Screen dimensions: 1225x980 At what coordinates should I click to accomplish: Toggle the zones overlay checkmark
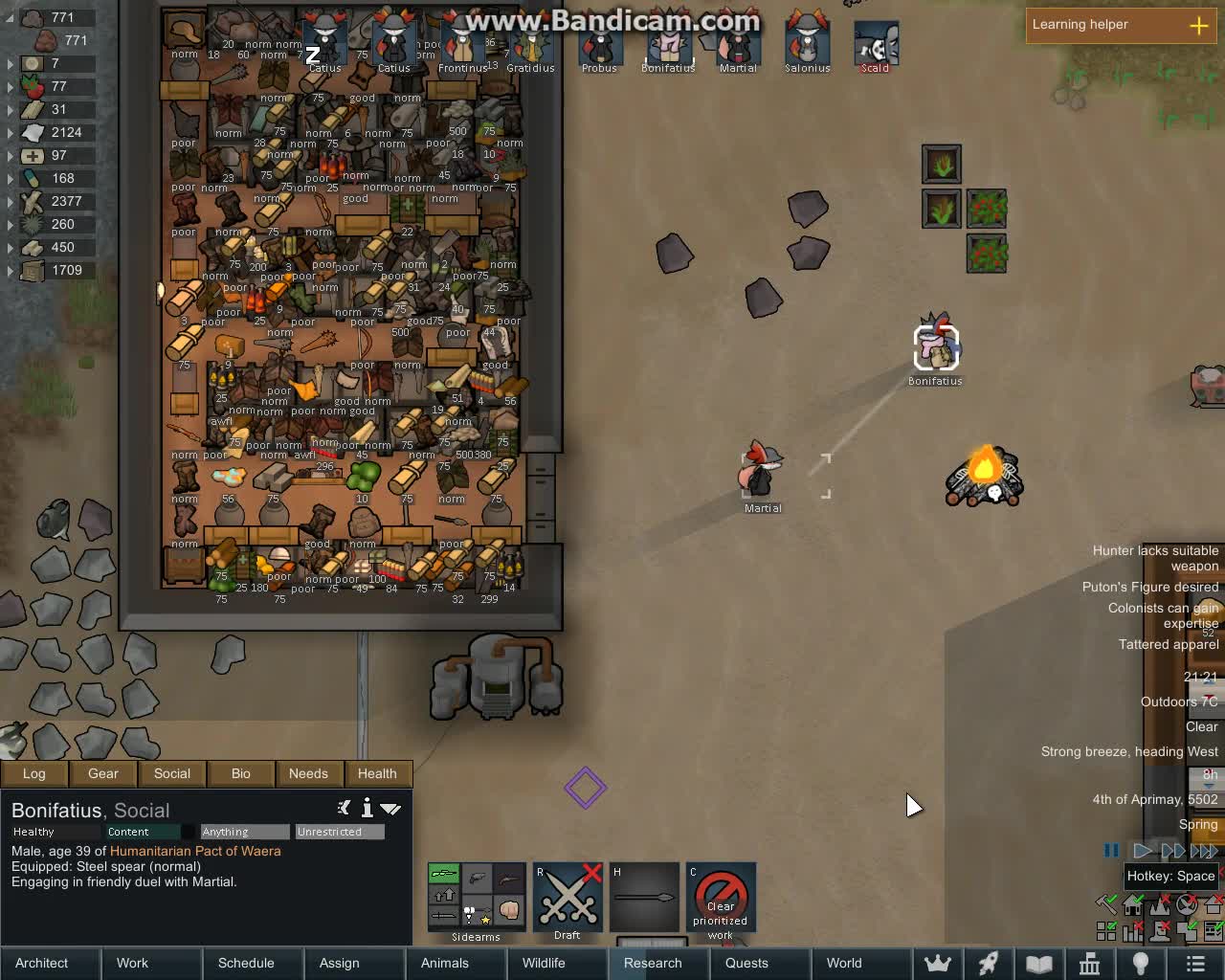[x=1106, y=928]
